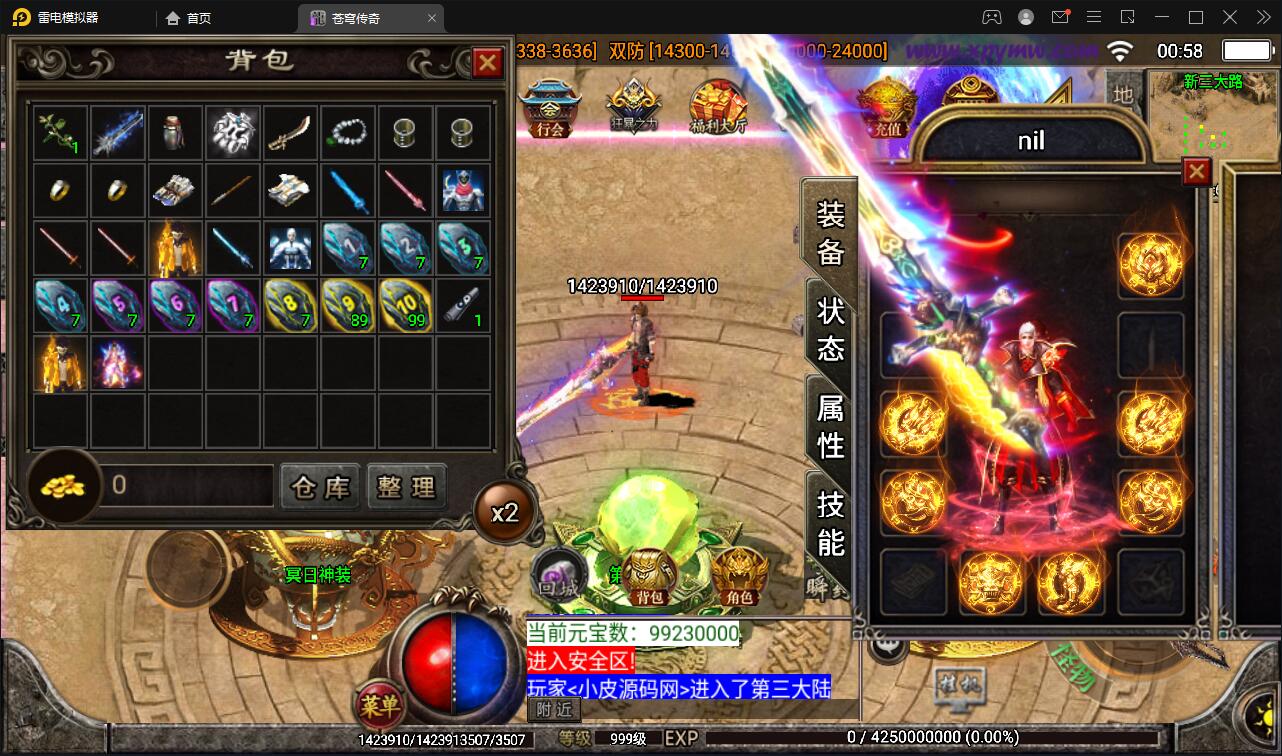Open the 仓库 warehouse
The height and width of the screenshot is (756, 1282).
pos(320,487)
